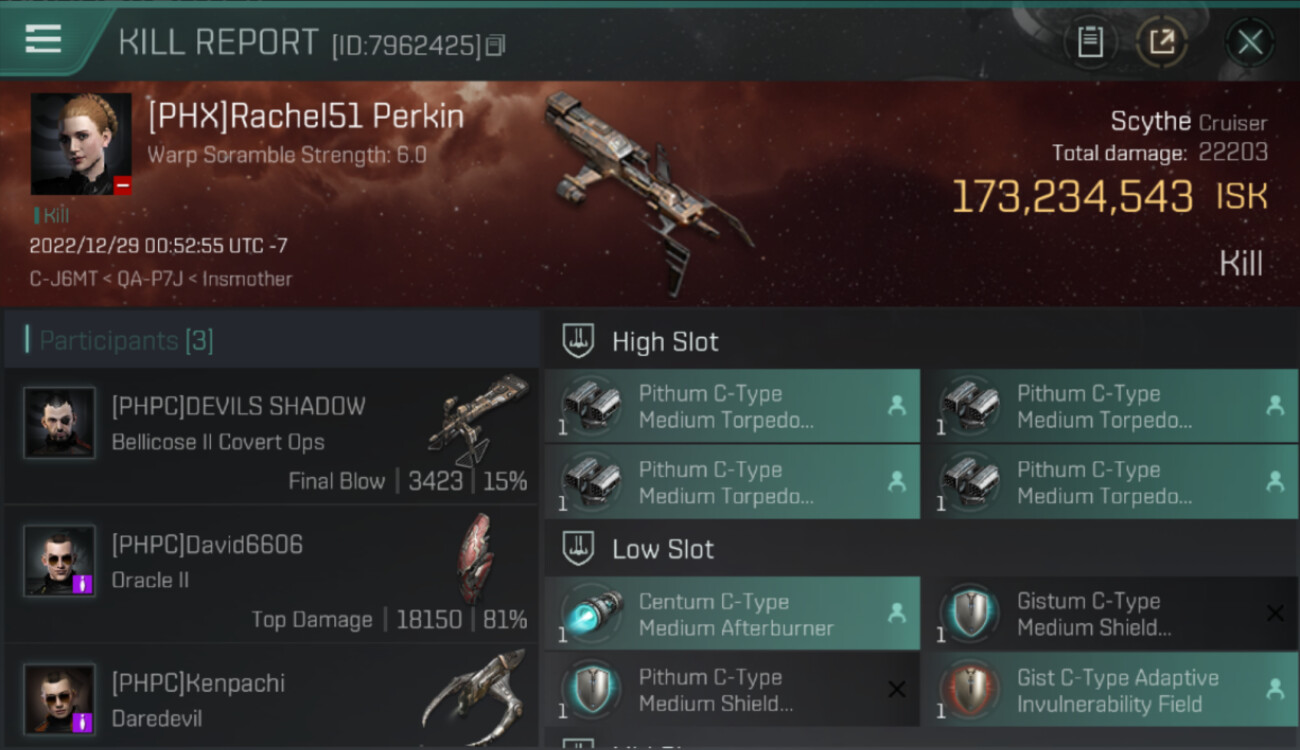Inspect the Centum C-Type Medium Afterburner
The image size is (1300, 750).
pyautogui.click(x=731, y=614)
